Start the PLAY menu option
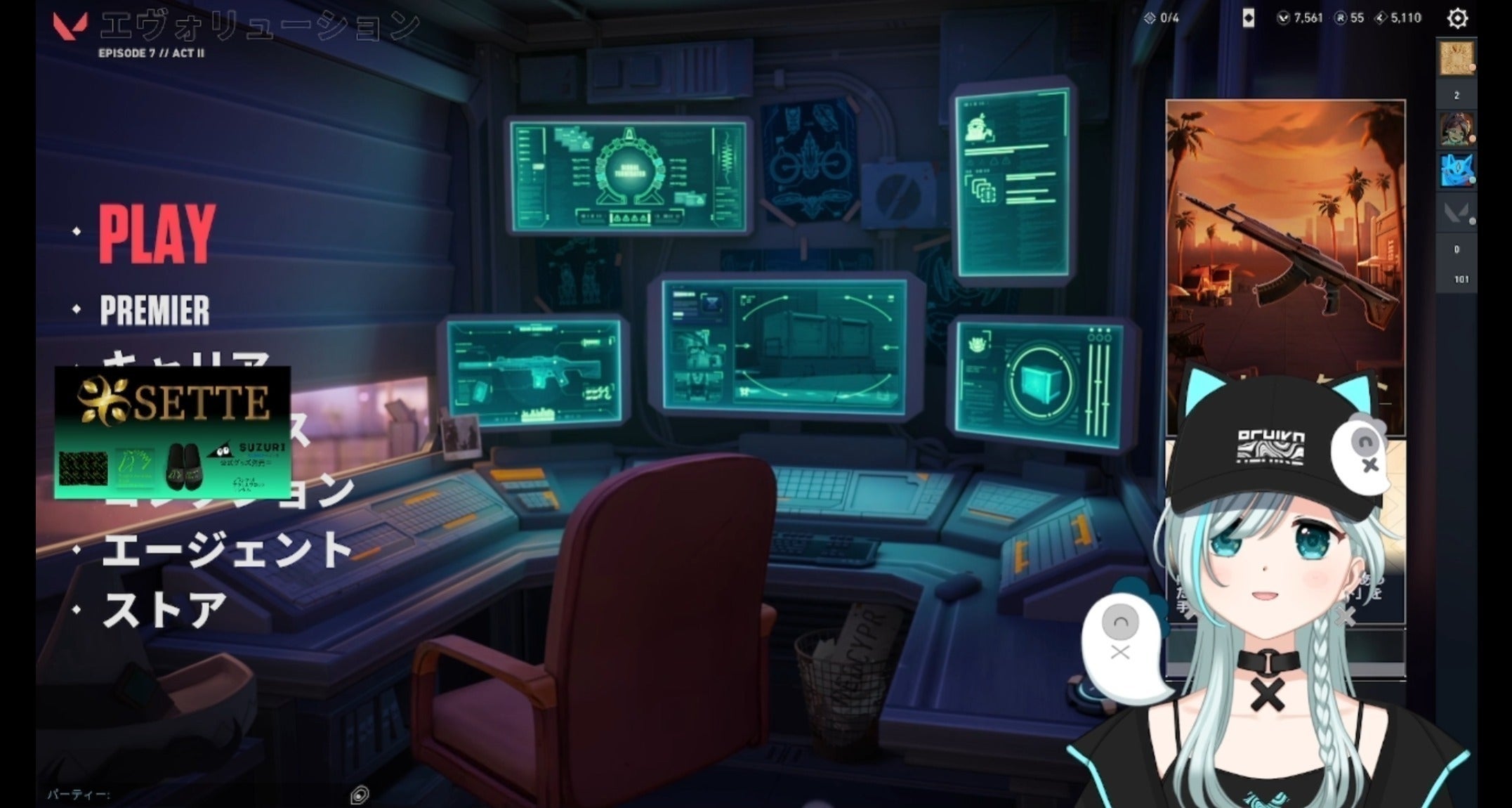Screen dimensions: 1512x808 (157, 234)
